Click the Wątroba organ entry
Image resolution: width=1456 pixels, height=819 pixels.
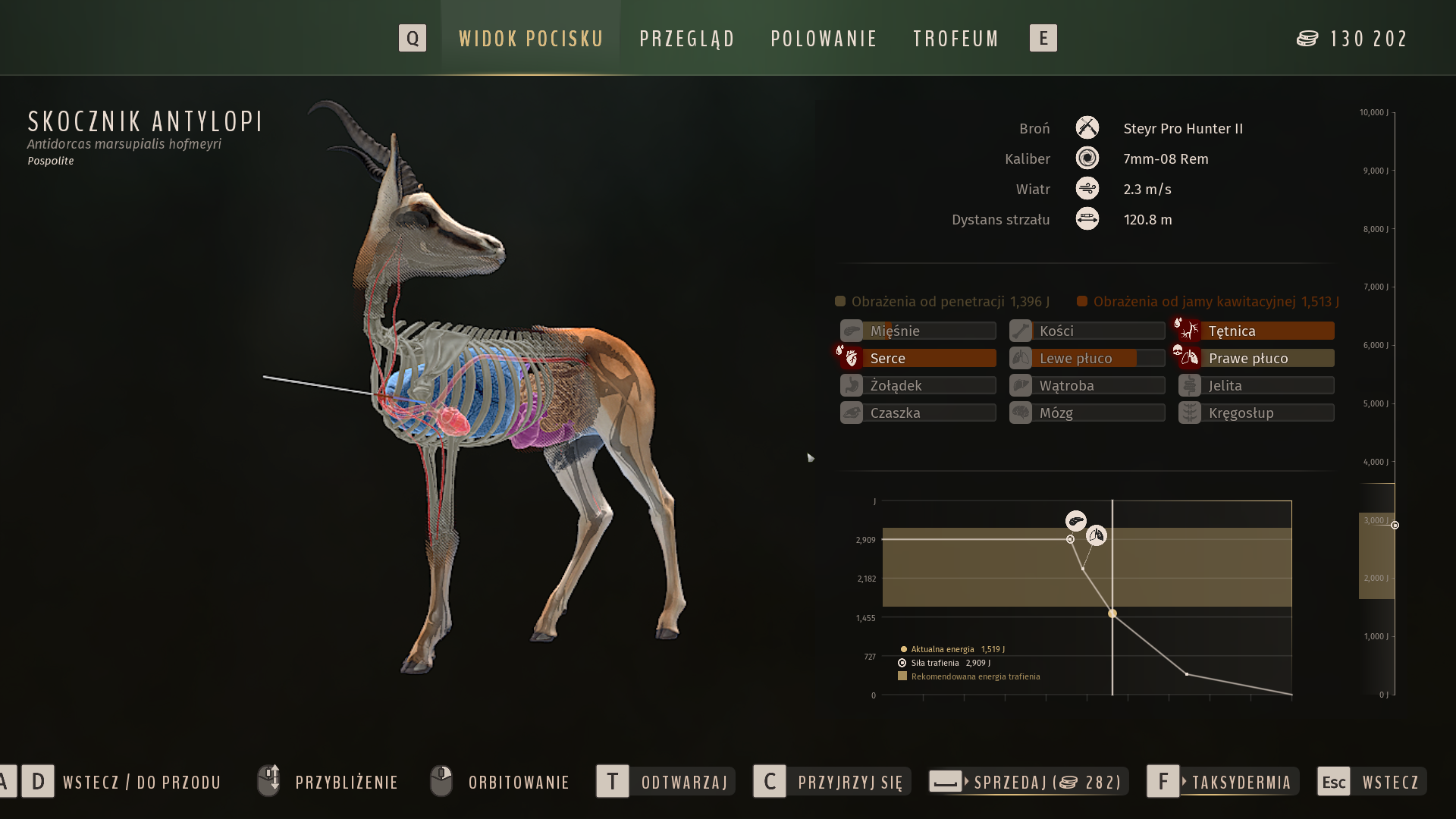(1087, 385)
